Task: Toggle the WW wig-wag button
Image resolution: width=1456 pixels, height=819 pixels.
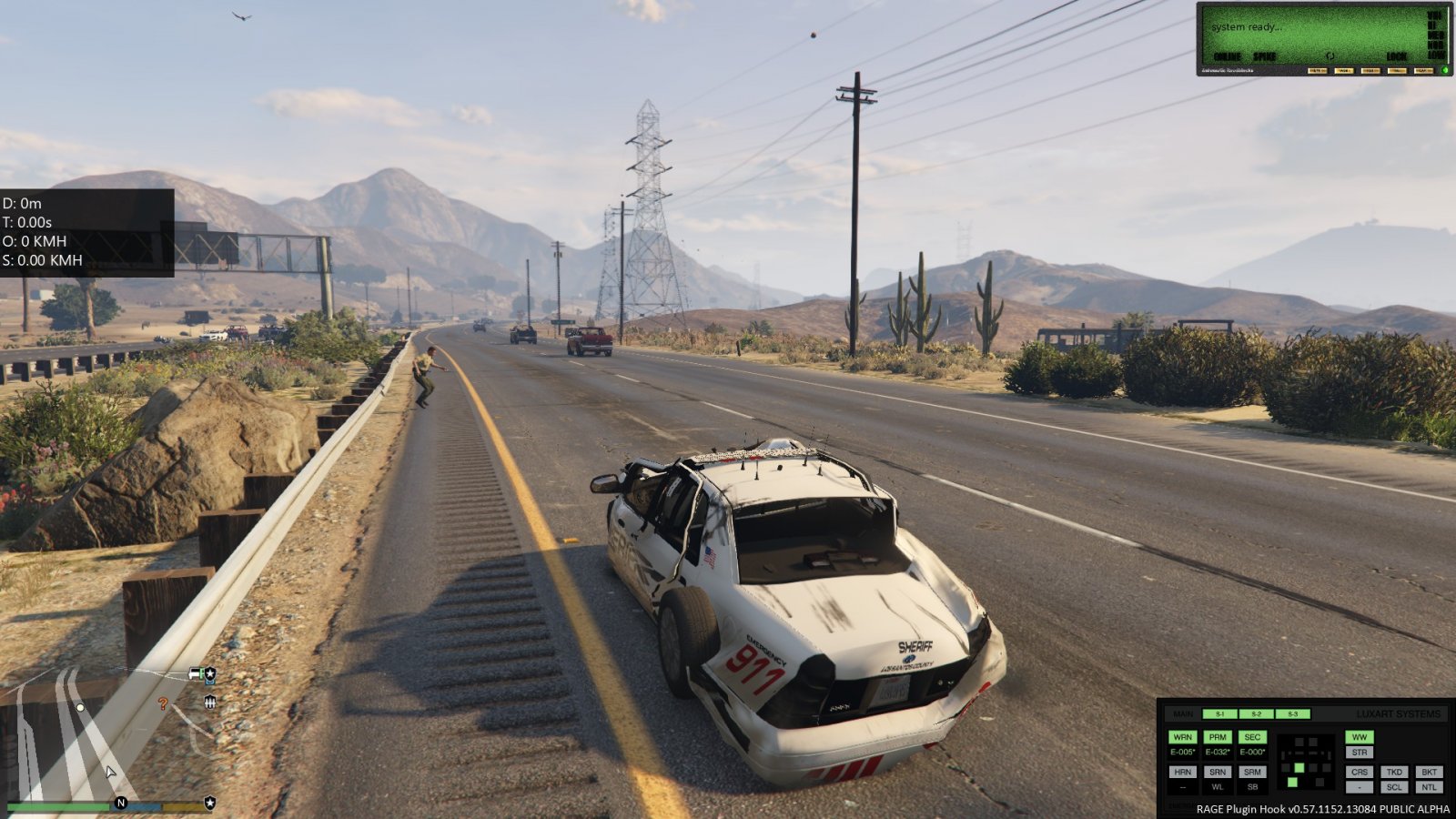Action: [1360, 737]
